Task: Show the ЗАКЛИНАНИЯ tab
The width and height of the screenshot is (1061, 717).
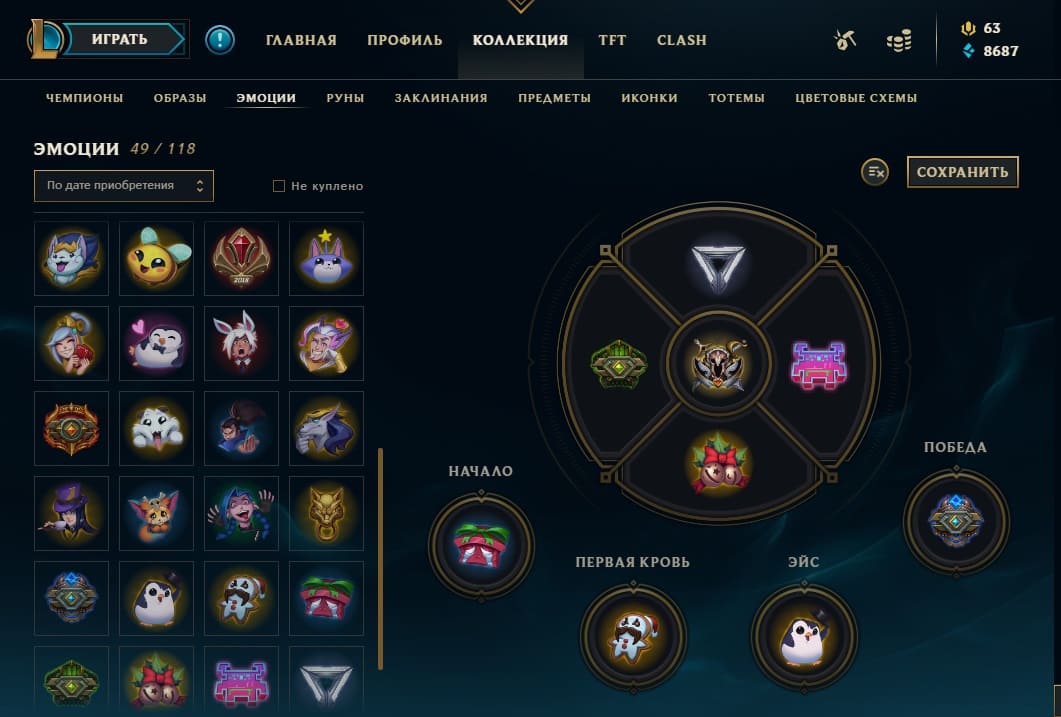Action: [x=441, y=98]
